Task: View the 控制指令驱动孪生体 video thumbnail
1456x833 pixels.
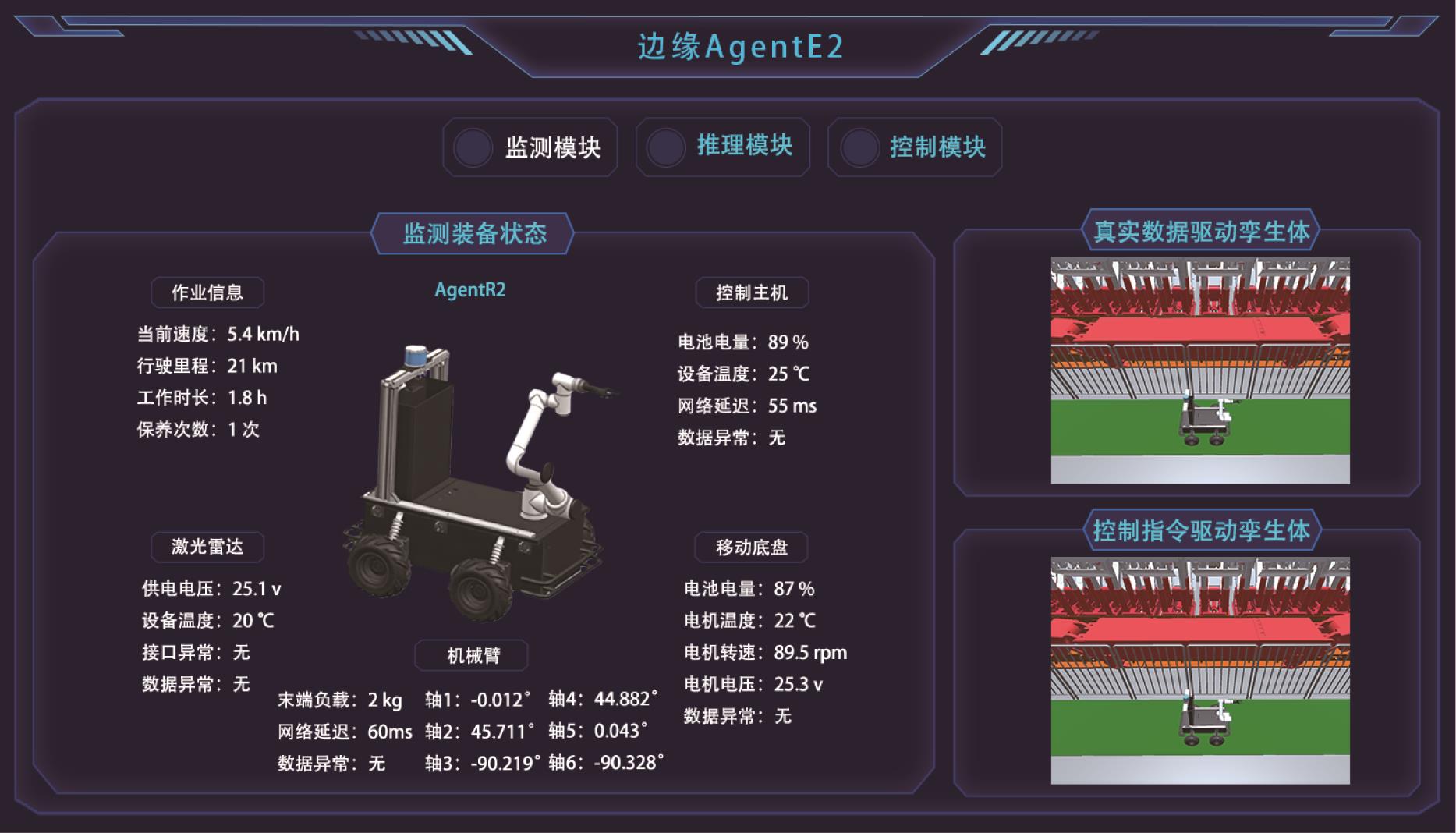Action: click(1200, 670)
